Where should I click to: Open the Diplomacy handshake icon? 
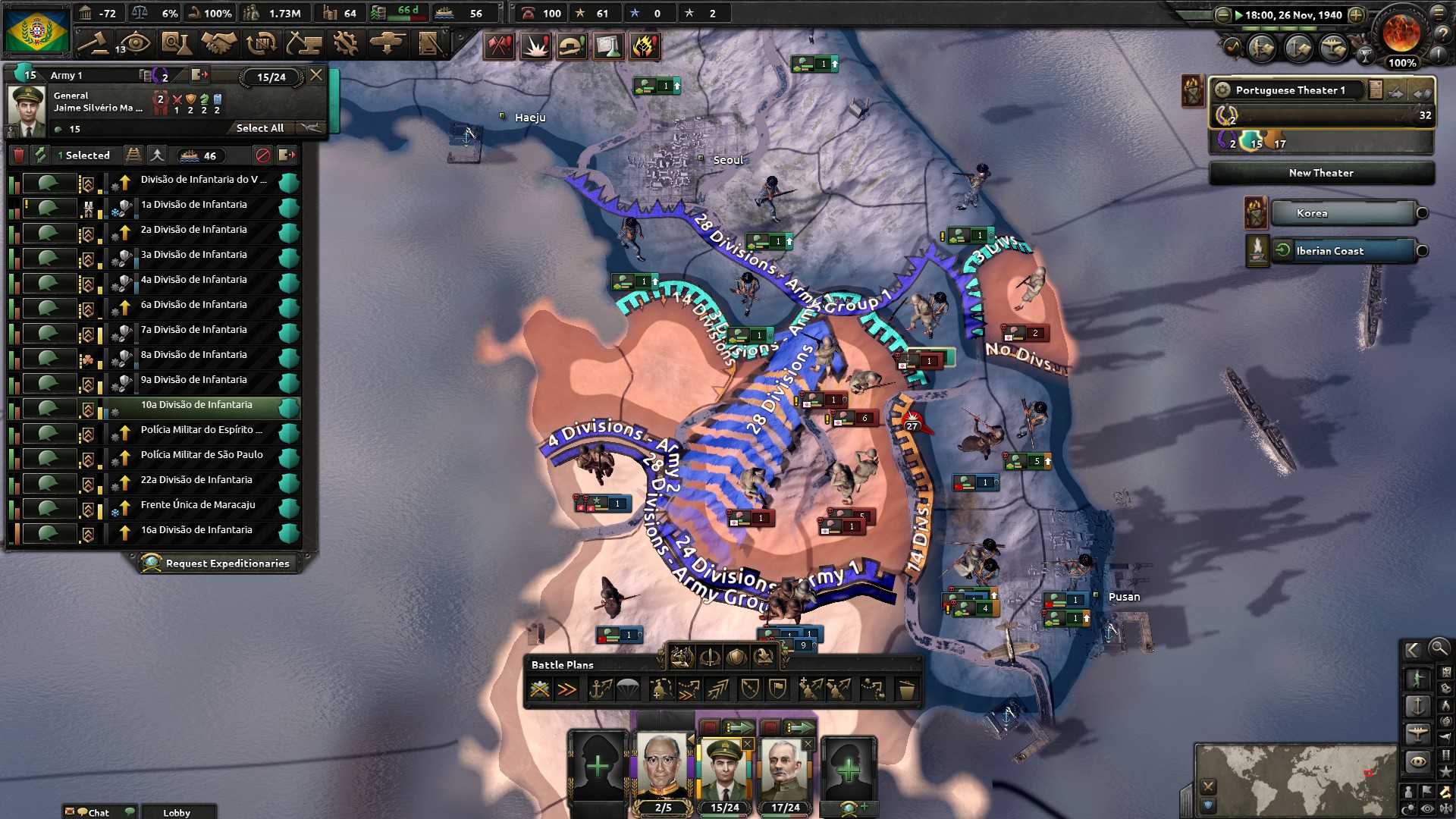pyautogui.click(x=221, y=44)
